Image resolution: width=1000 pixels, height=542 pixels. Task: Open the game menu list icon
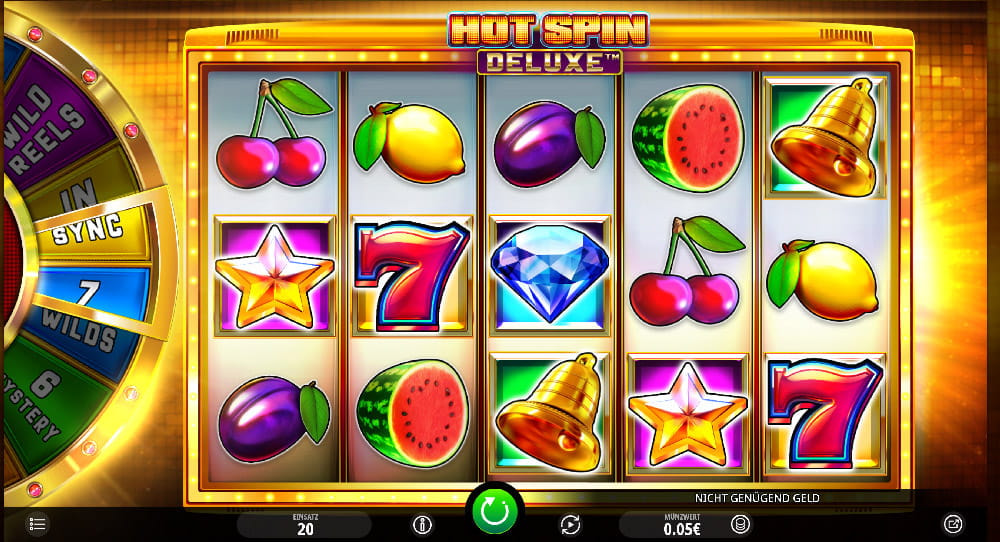pos(37,524)
